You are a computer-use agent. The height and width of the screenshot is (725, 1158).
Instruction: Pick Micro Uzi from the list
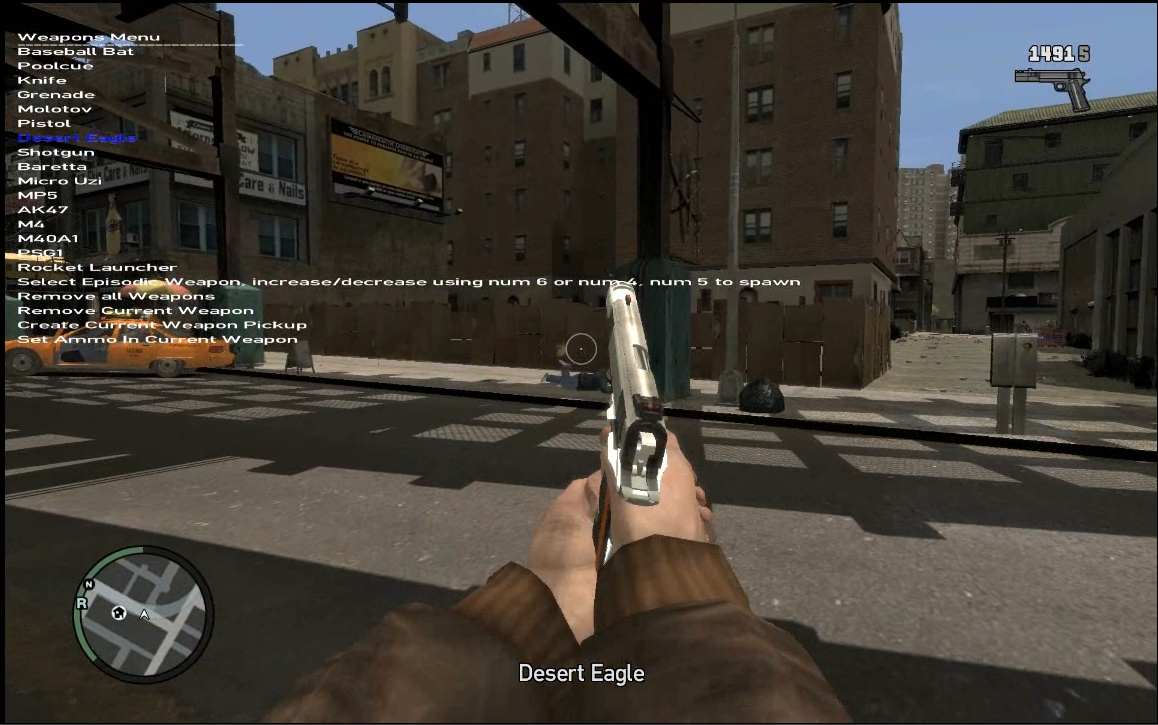[x=59, y=181]
